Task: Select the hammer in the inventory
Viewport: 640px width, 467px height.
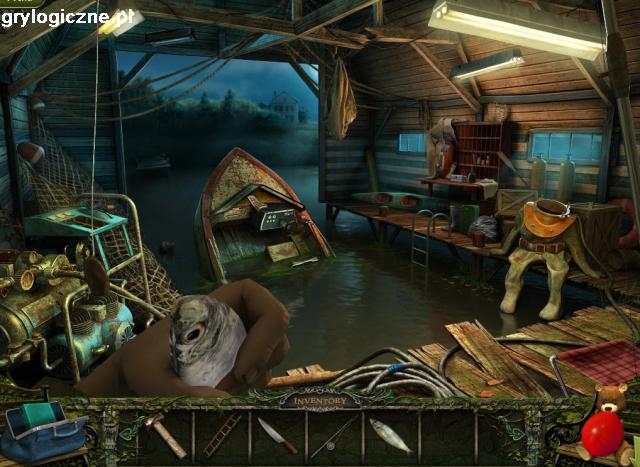Action: click(165, 433)
